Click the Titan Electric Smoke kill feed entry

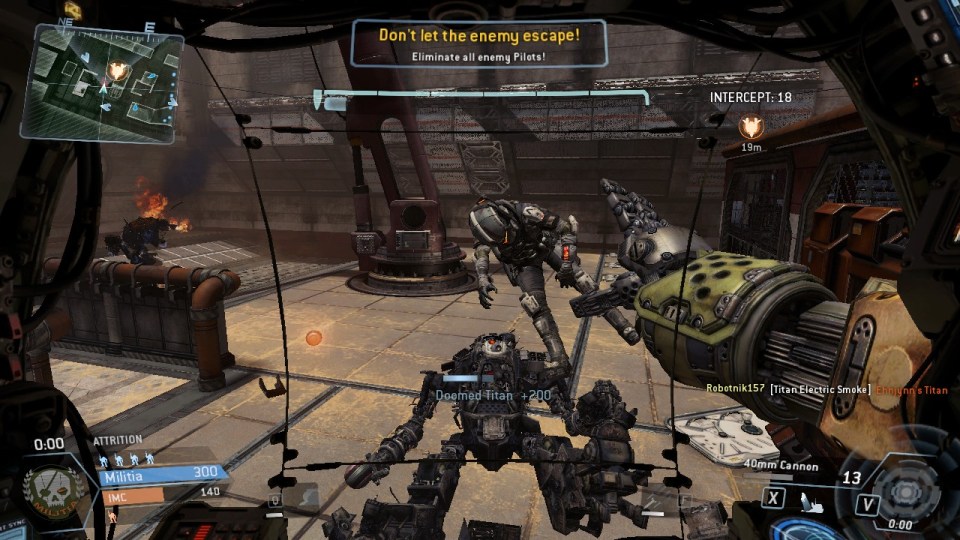(x=820, y=389)
